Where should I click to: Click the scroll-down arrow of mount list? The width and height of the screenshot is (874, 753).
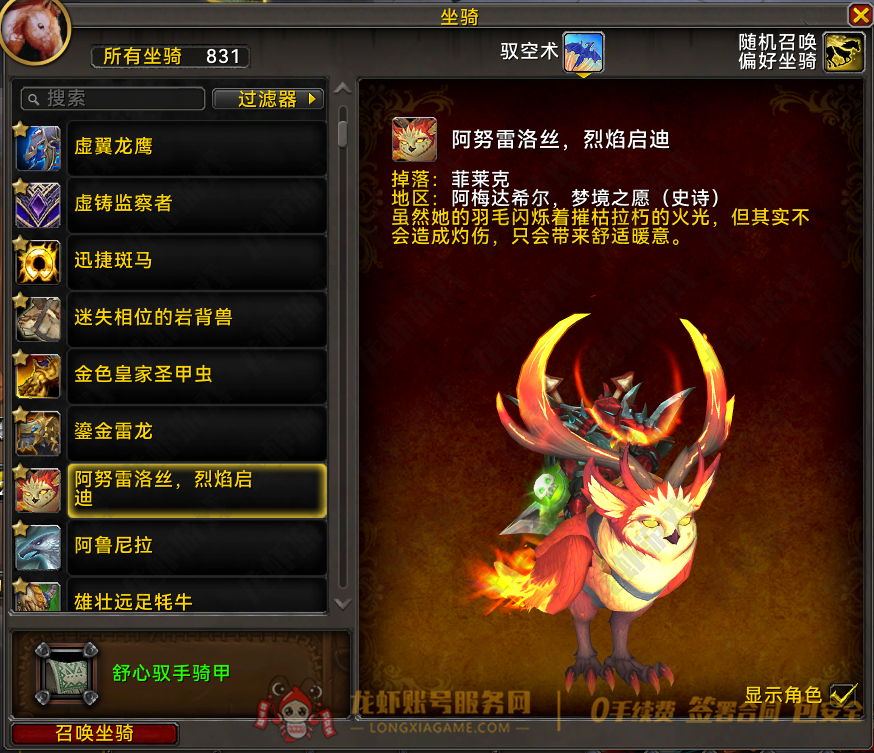click(x=343, y=603)
